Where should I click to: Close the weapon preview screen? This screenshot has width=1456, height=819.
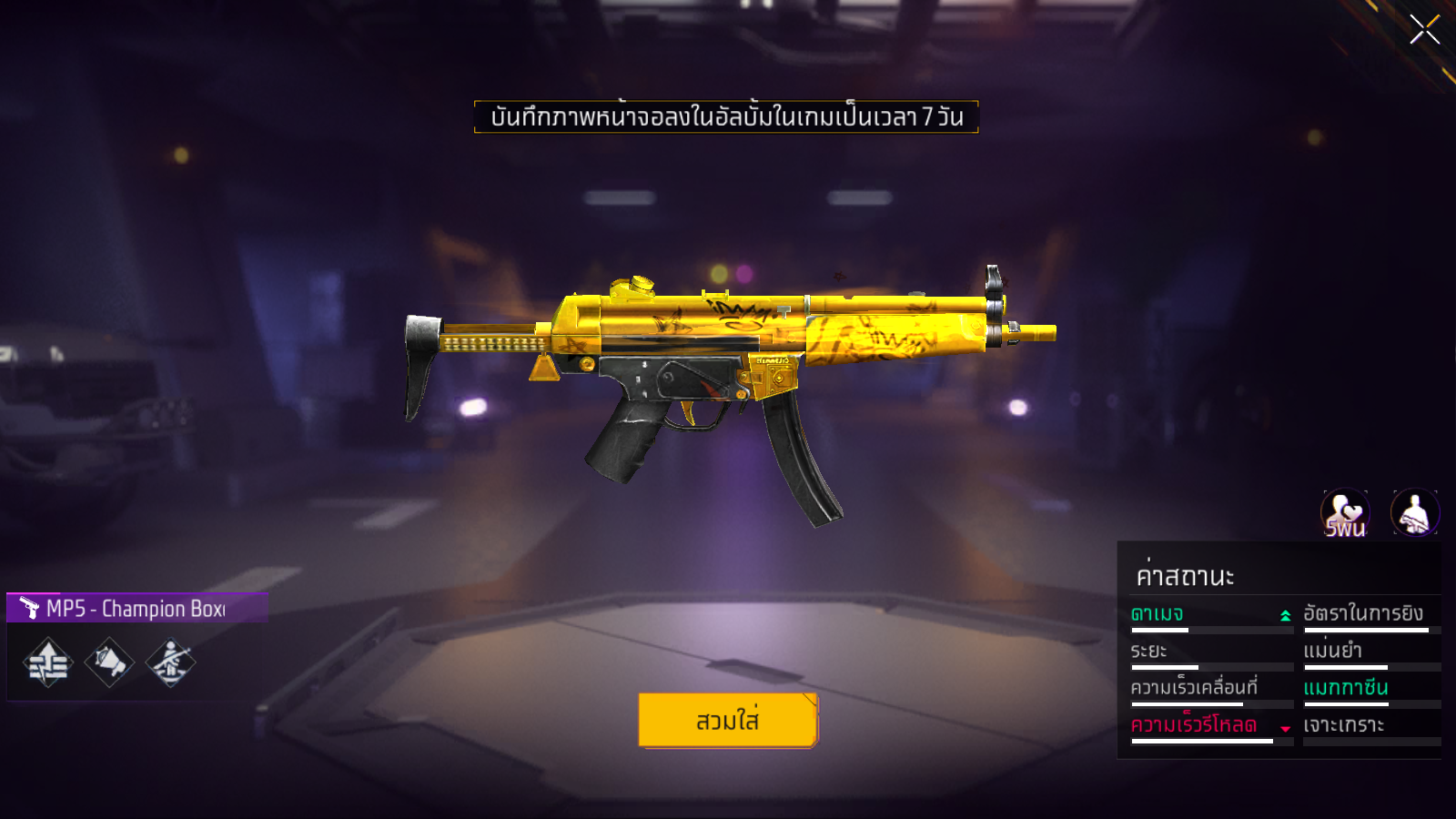1424,30
